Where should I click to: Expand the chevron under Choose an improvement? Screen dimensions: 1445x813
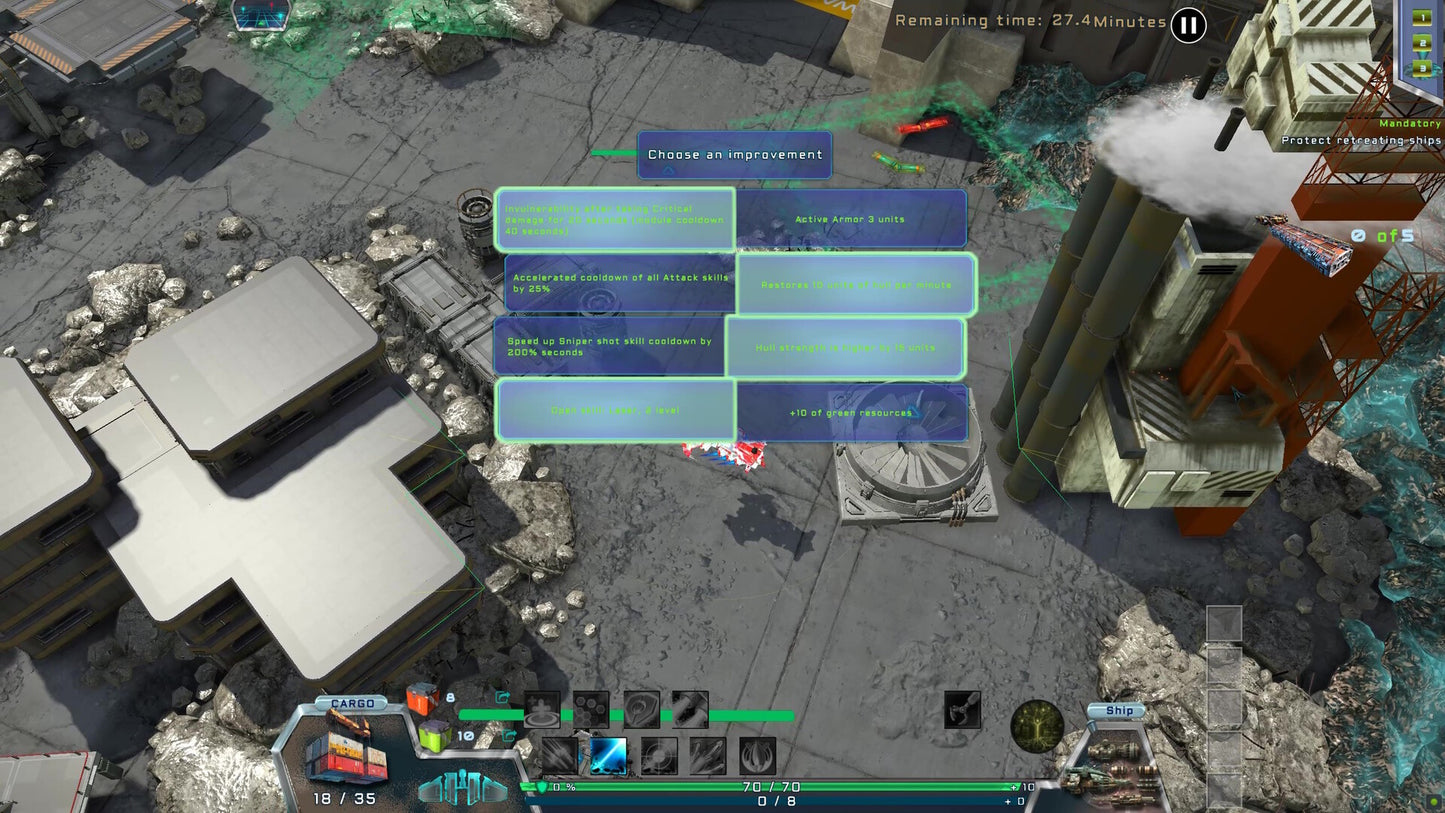point(666,170)
